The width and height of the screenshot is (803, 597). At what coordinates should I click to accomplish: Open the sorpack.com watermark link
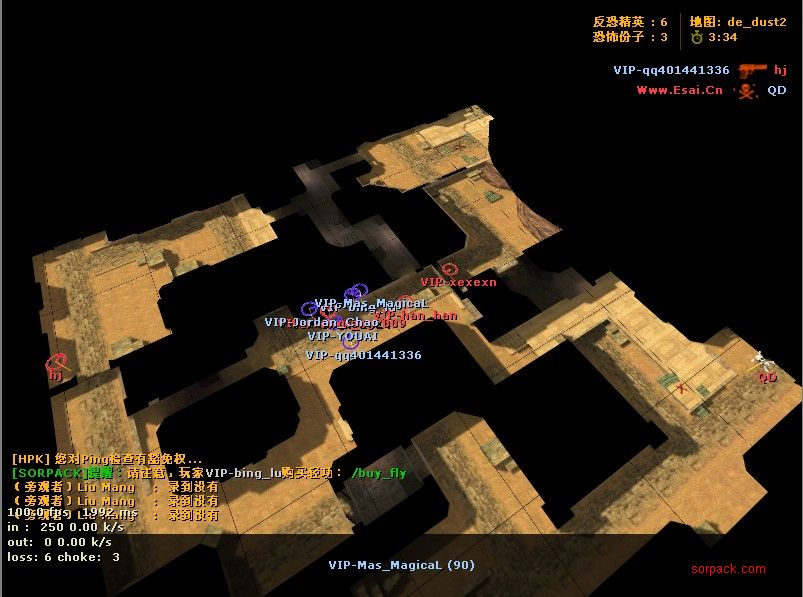click(728, 569)
